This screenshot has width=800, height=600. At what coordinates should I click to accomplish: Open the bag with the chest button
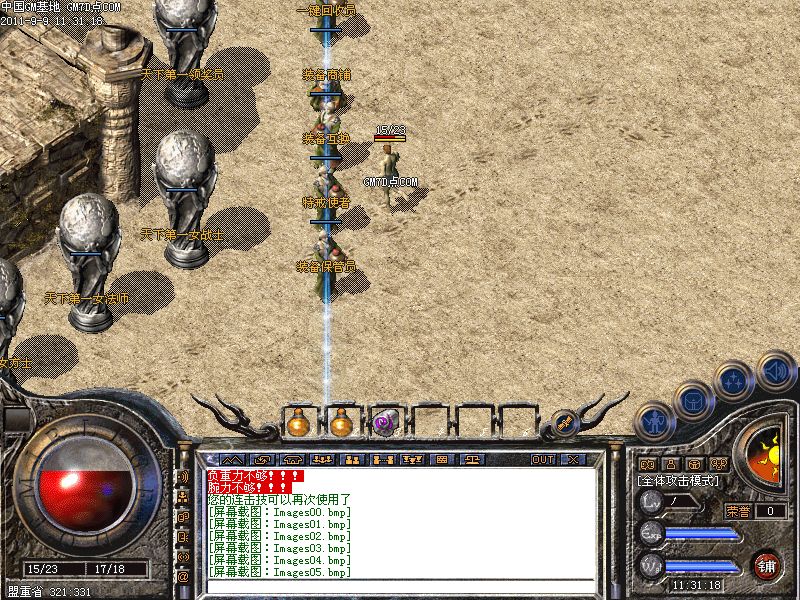(x=693, y=401)
